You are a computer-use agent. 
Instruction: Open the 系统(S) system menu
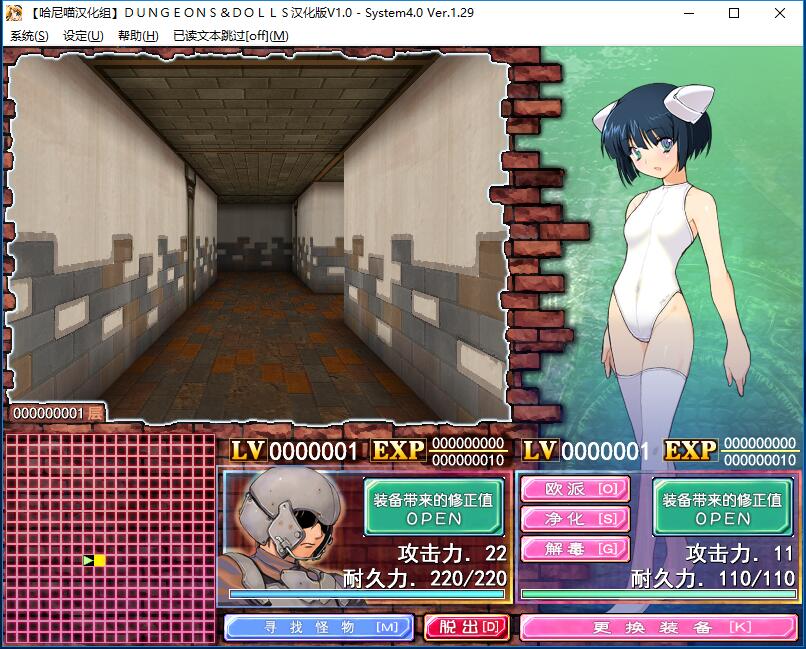[29, 36]
